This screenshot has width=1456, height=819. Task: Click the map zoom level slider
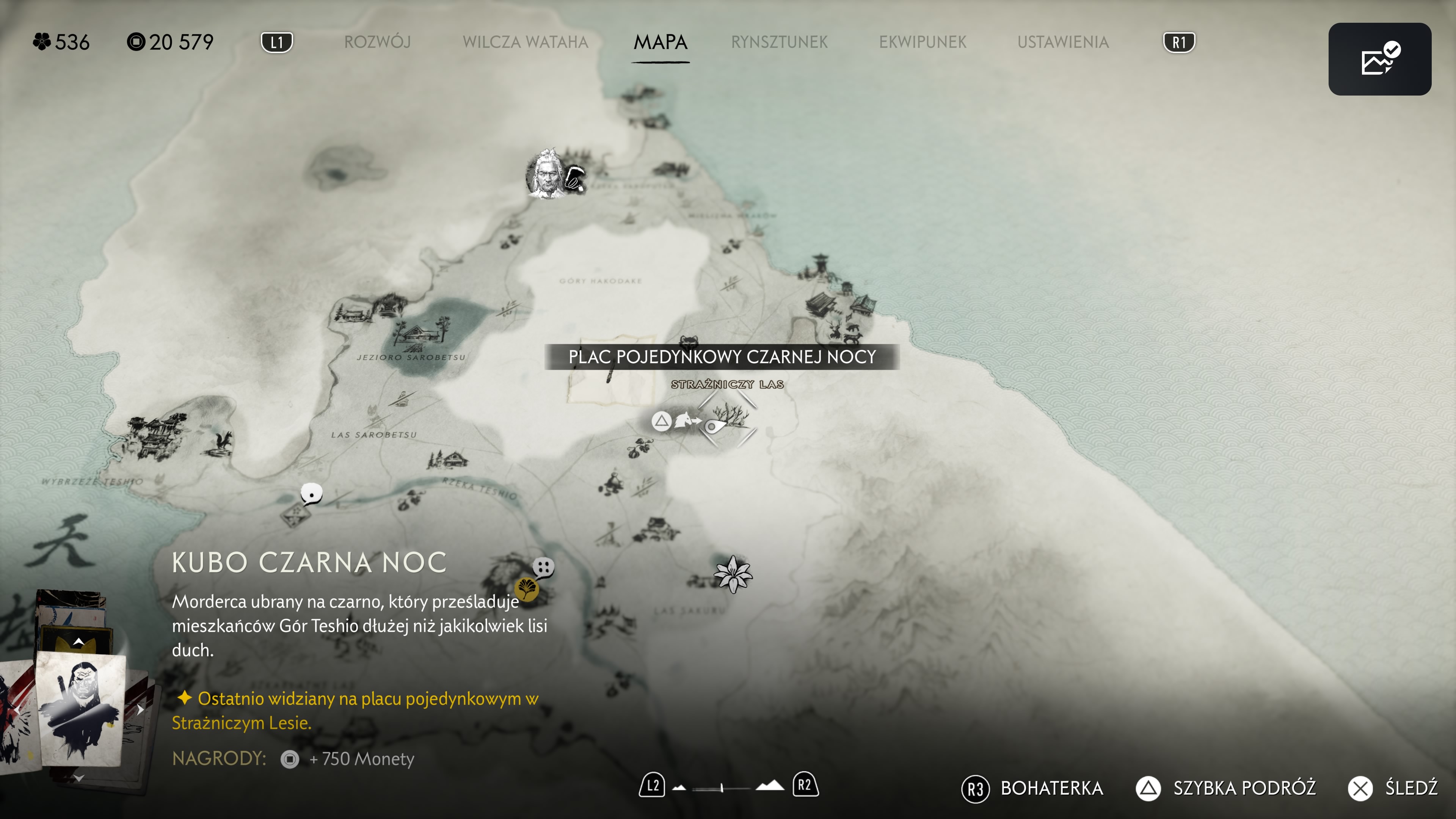point(722,788)
